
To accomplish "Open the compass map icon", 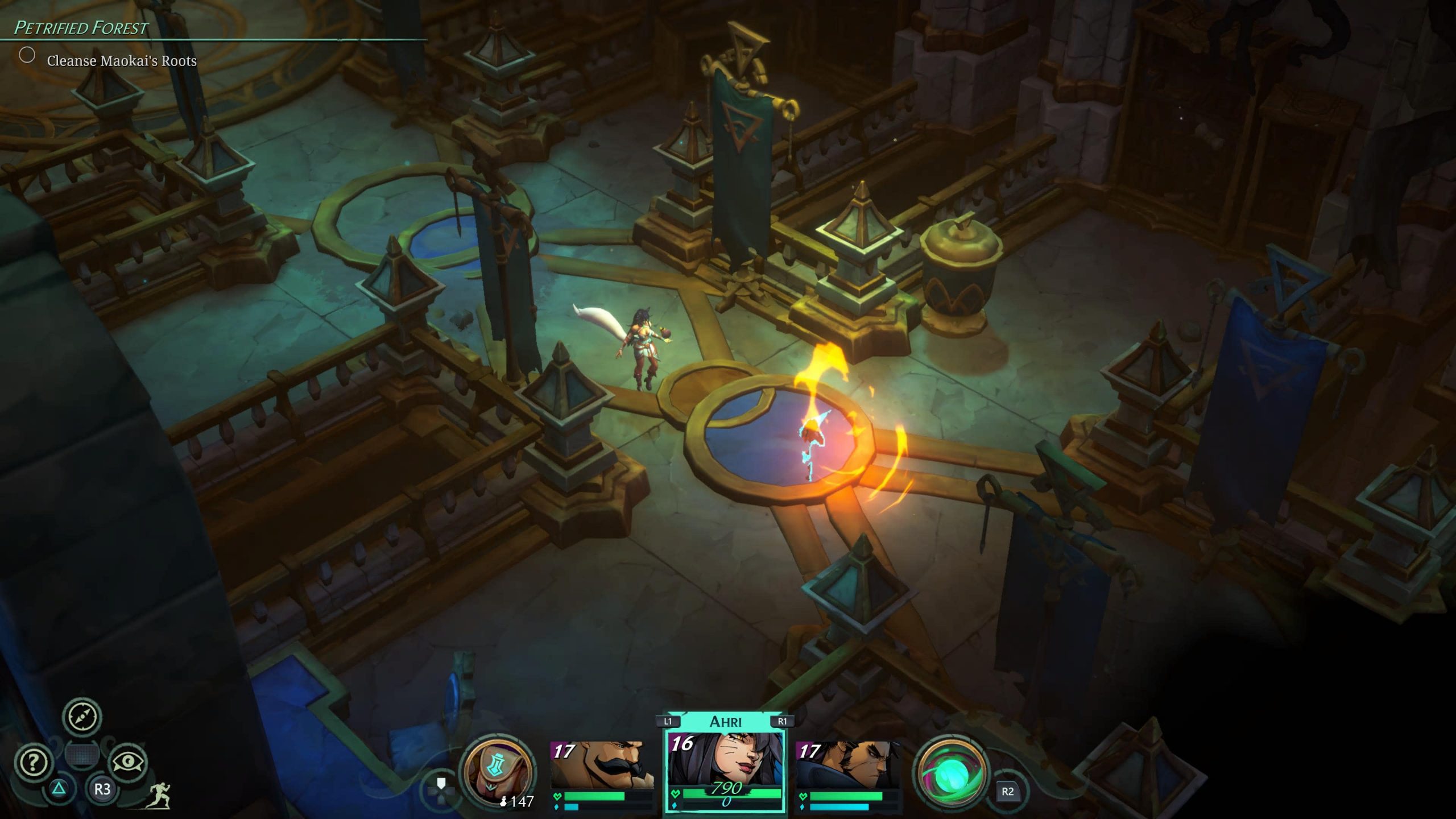I will coord(82,717).
